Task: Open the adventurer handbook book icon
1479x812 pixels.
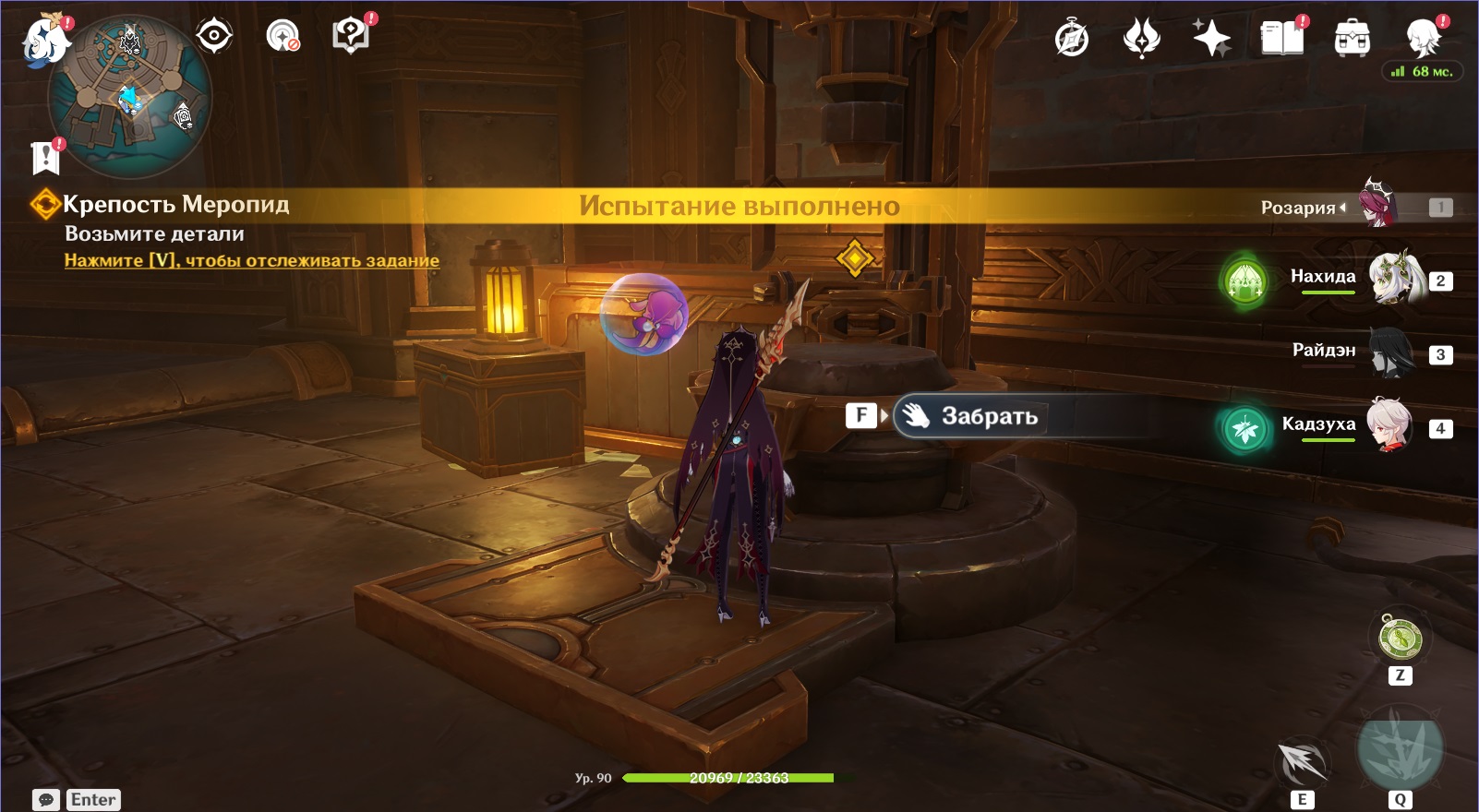Action: click(1281, 39)
